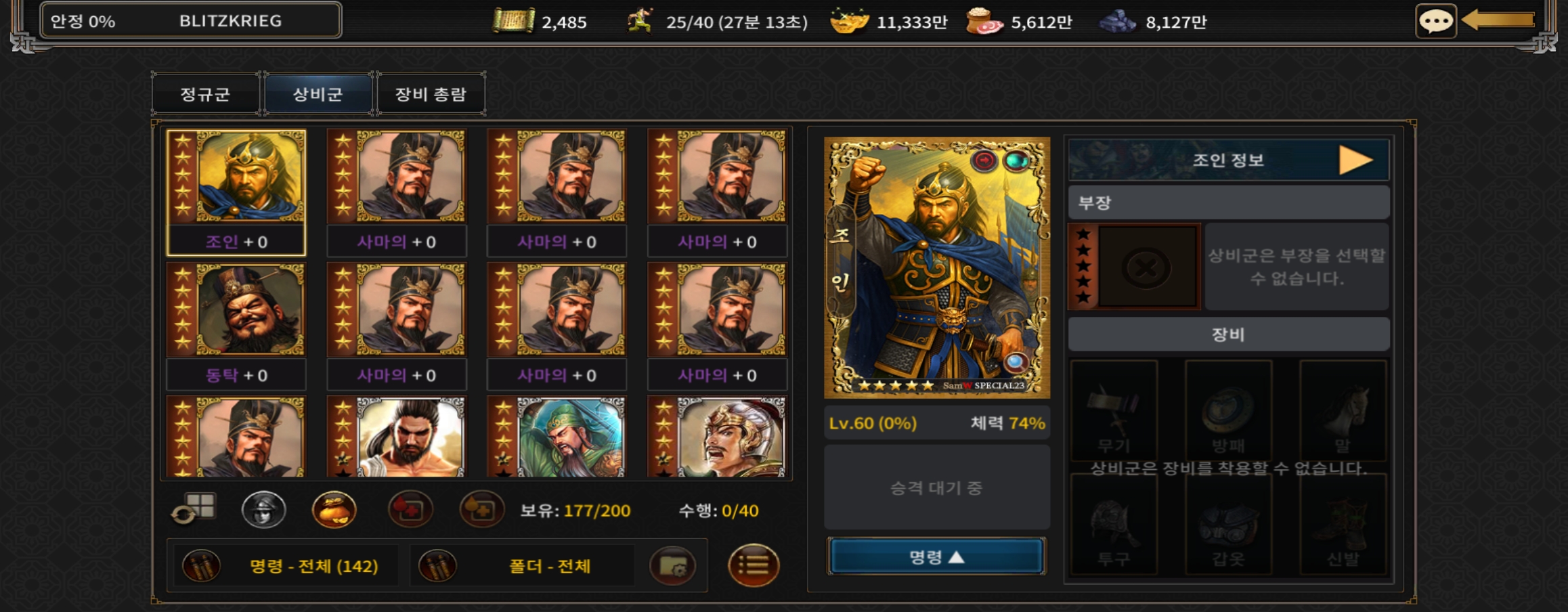Open the 장비 총람 tab
The width and height of the screenshot is (1568, 612).
click(431, 94)
